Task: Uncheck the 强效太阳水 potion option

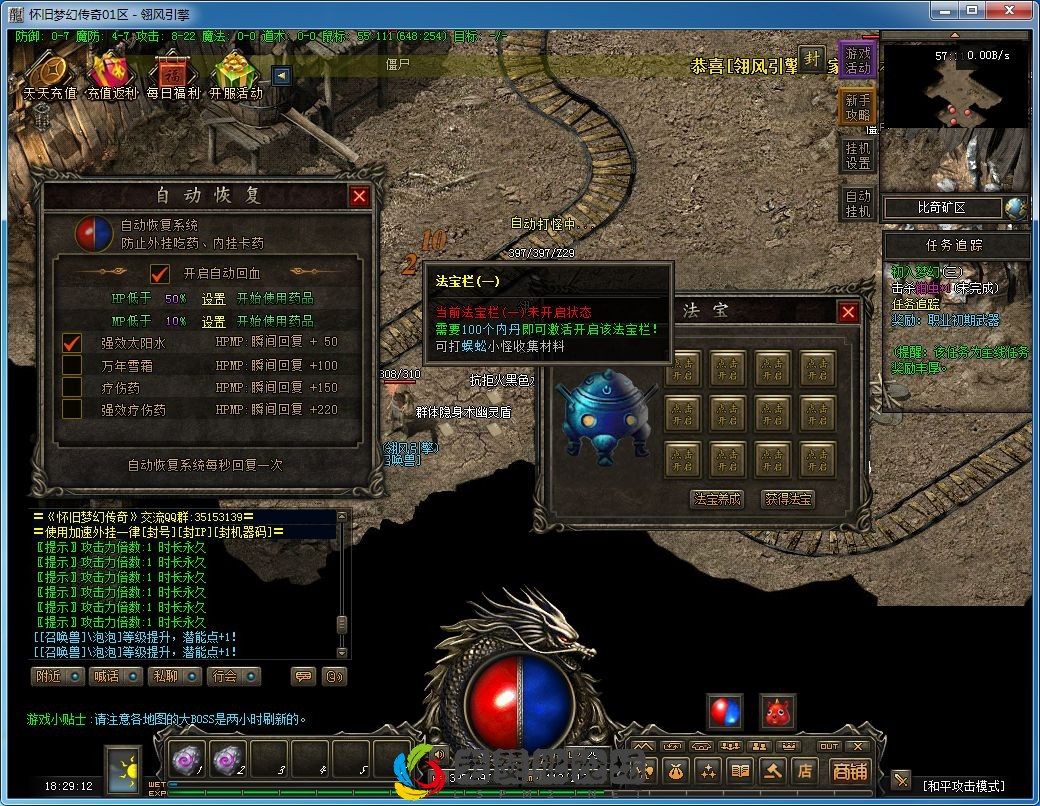Action: [x=72, y=343]
